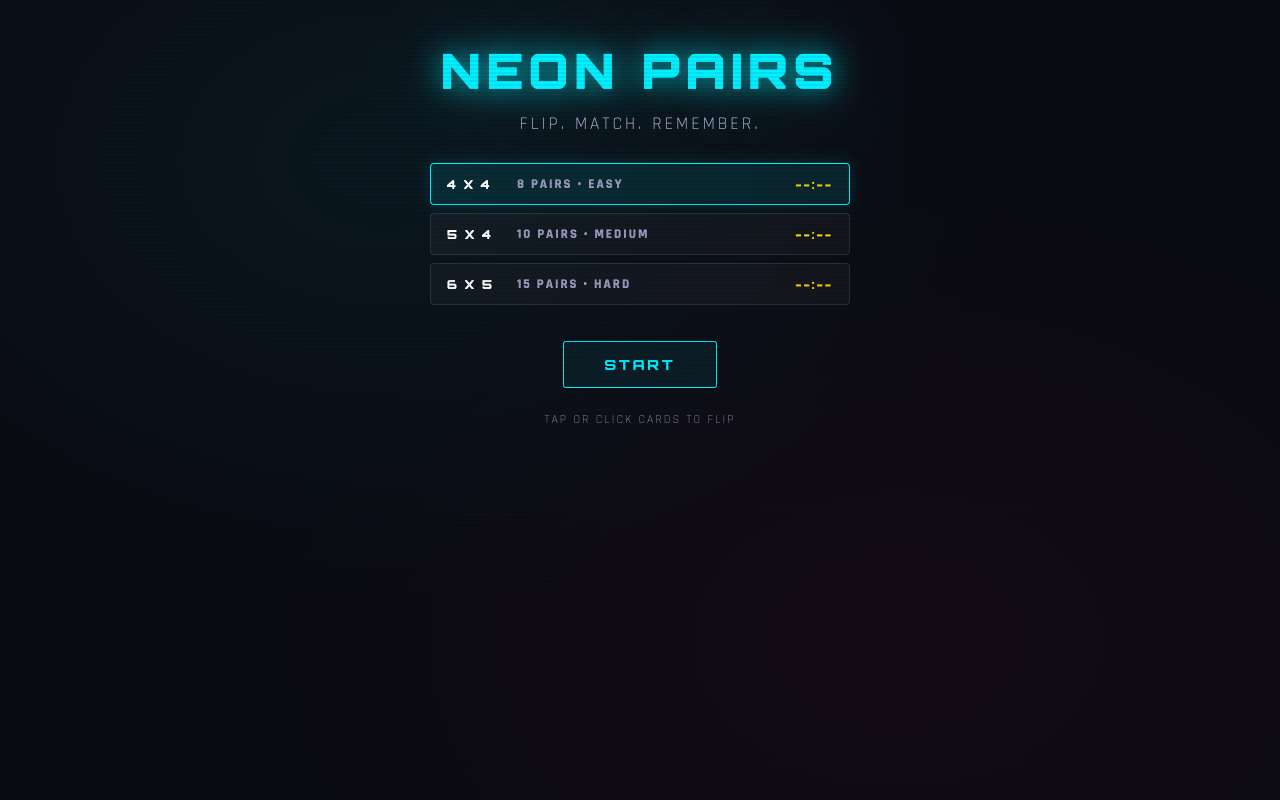The image size is (1280, 800).
Task: Pick the 6 X 5 hard difficulty option
Action: (x=640, y=284)
